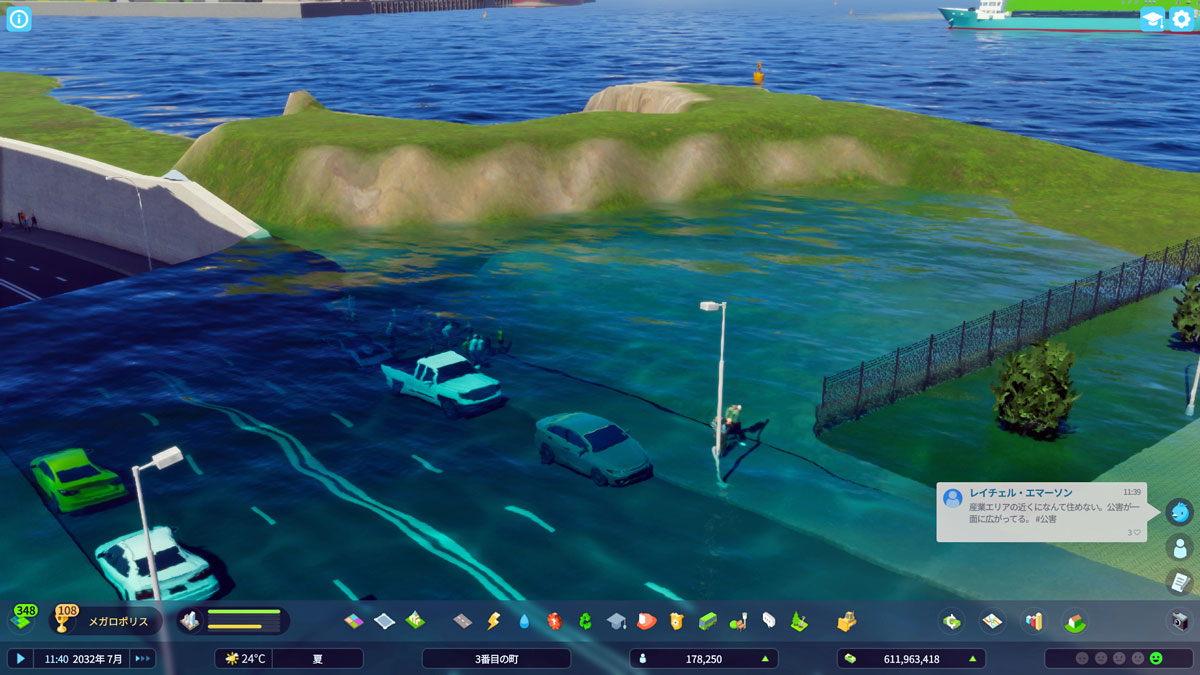Resume the simulation with the play button

20,658
